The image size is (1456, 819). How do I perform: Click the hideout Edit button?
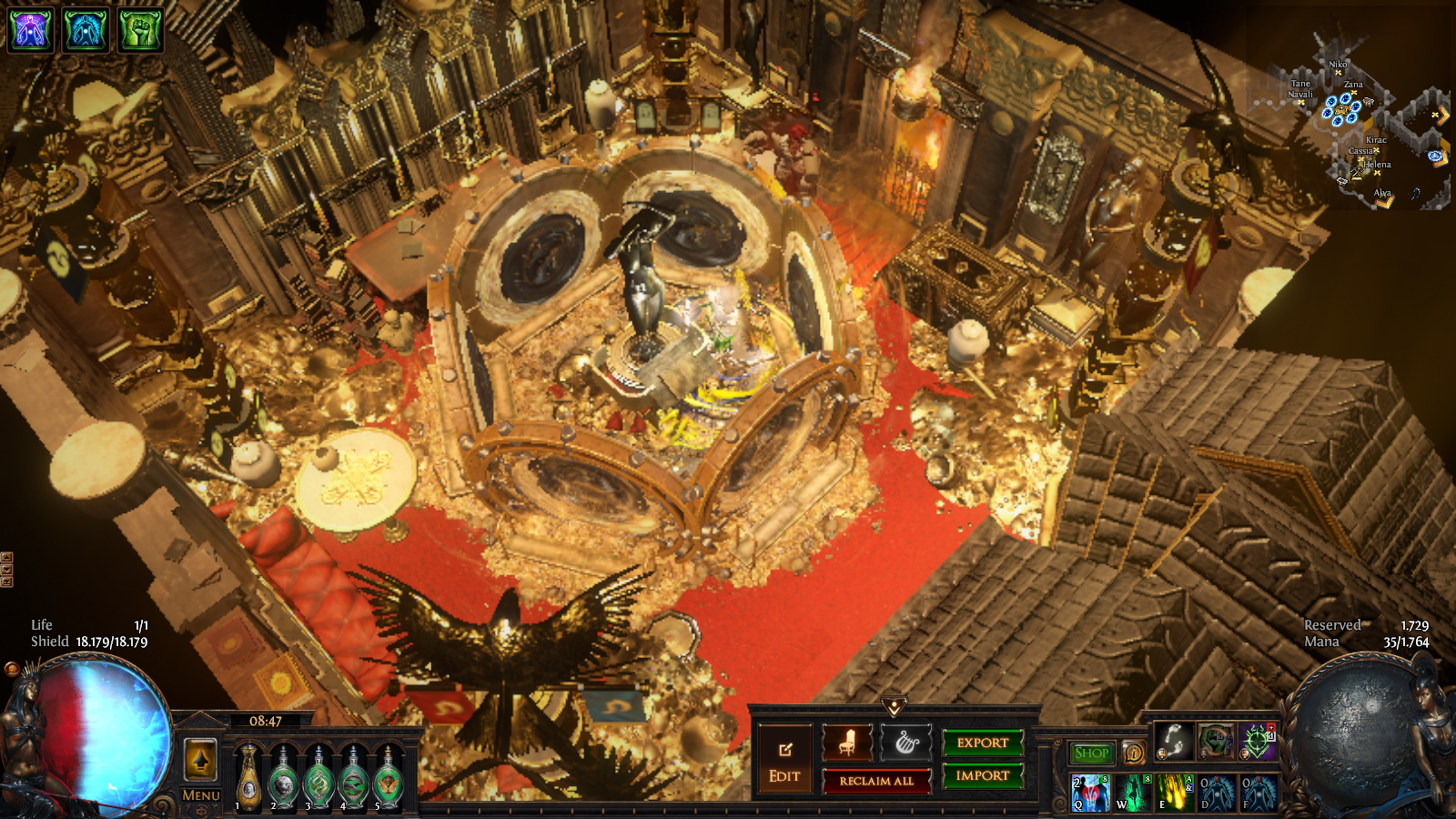coord(784,759)
